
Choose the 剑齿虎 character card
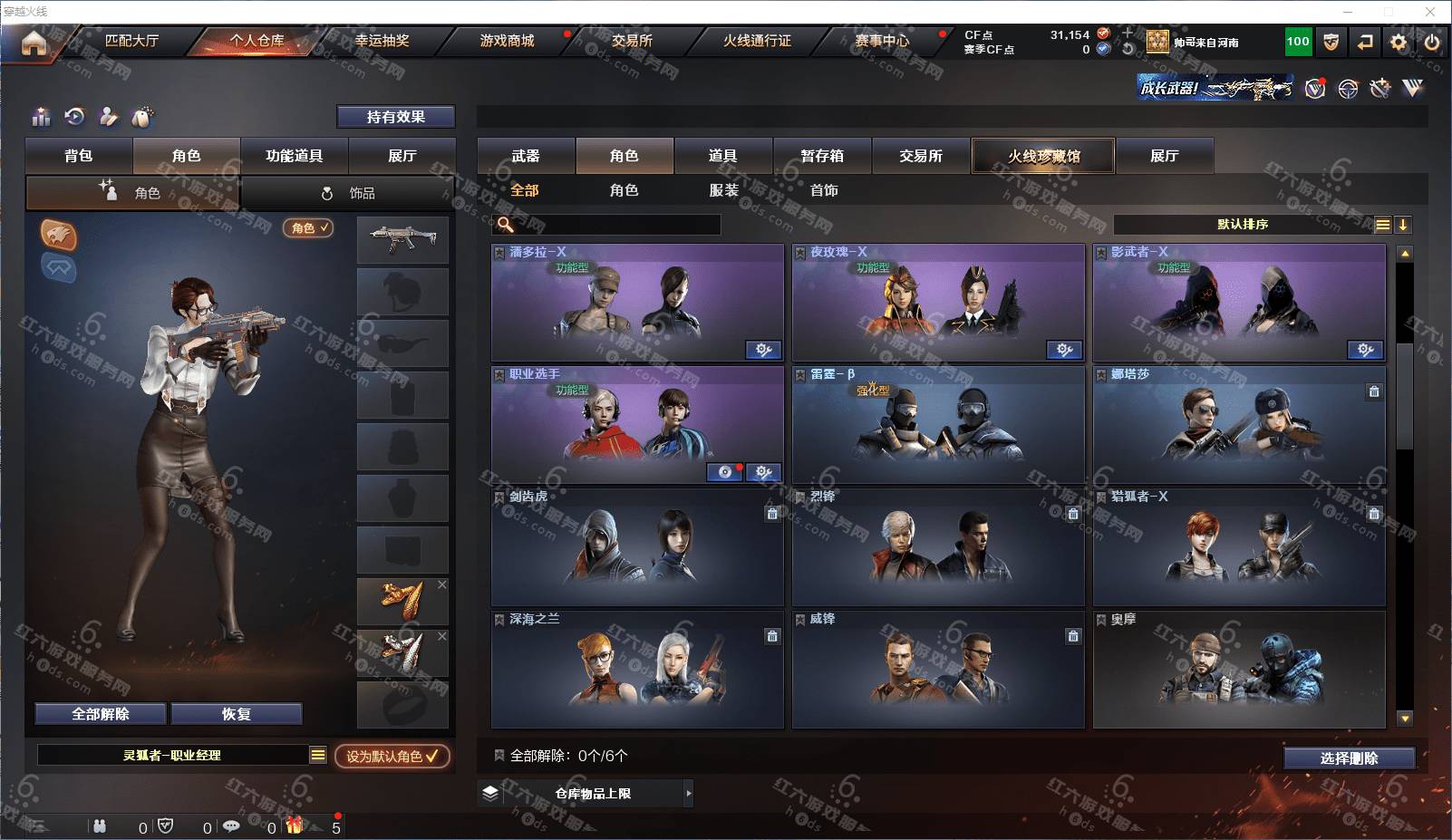coord(637,548)
